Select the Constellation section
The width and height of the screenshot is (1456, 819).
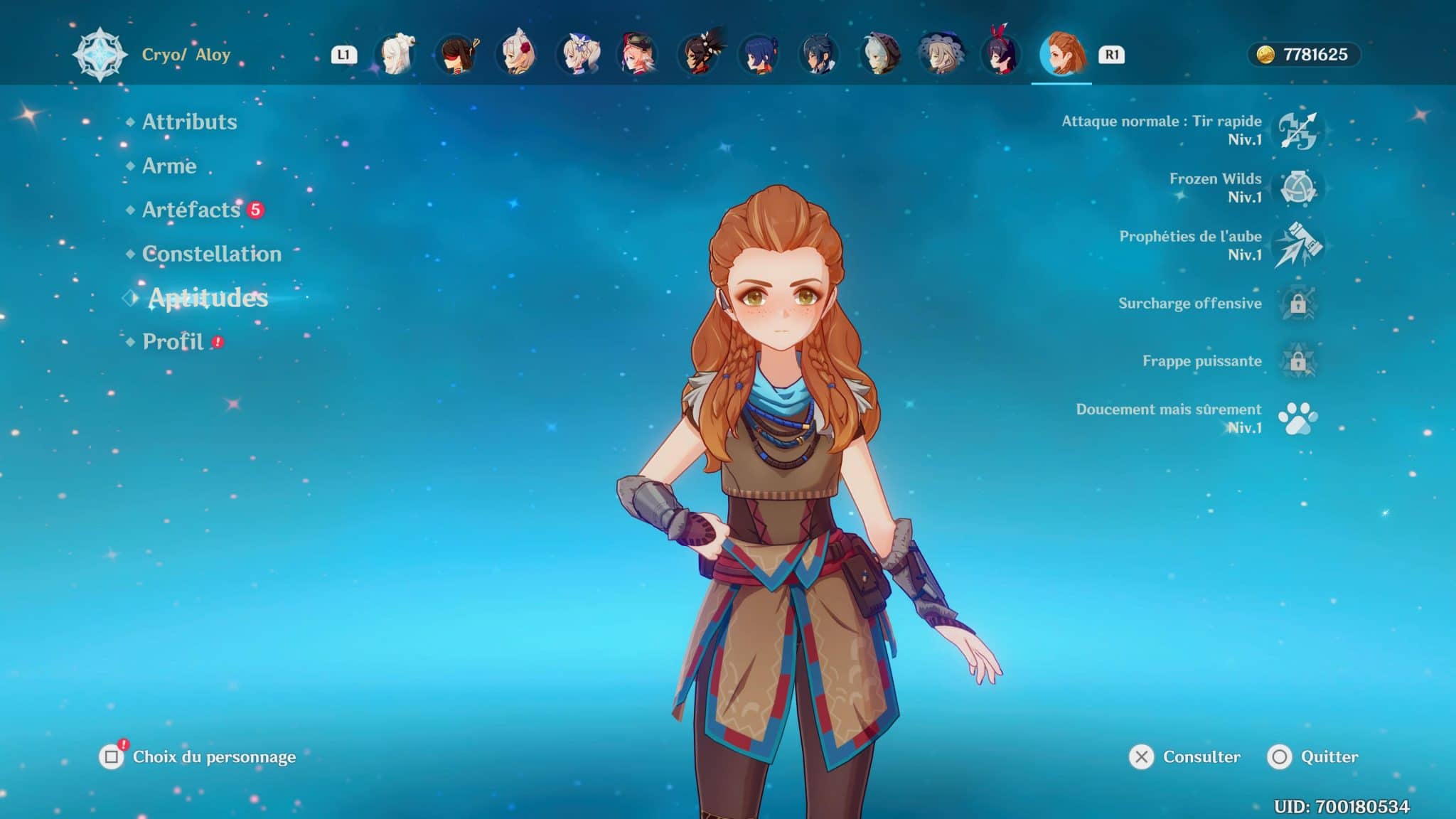(x=211, y=254)
